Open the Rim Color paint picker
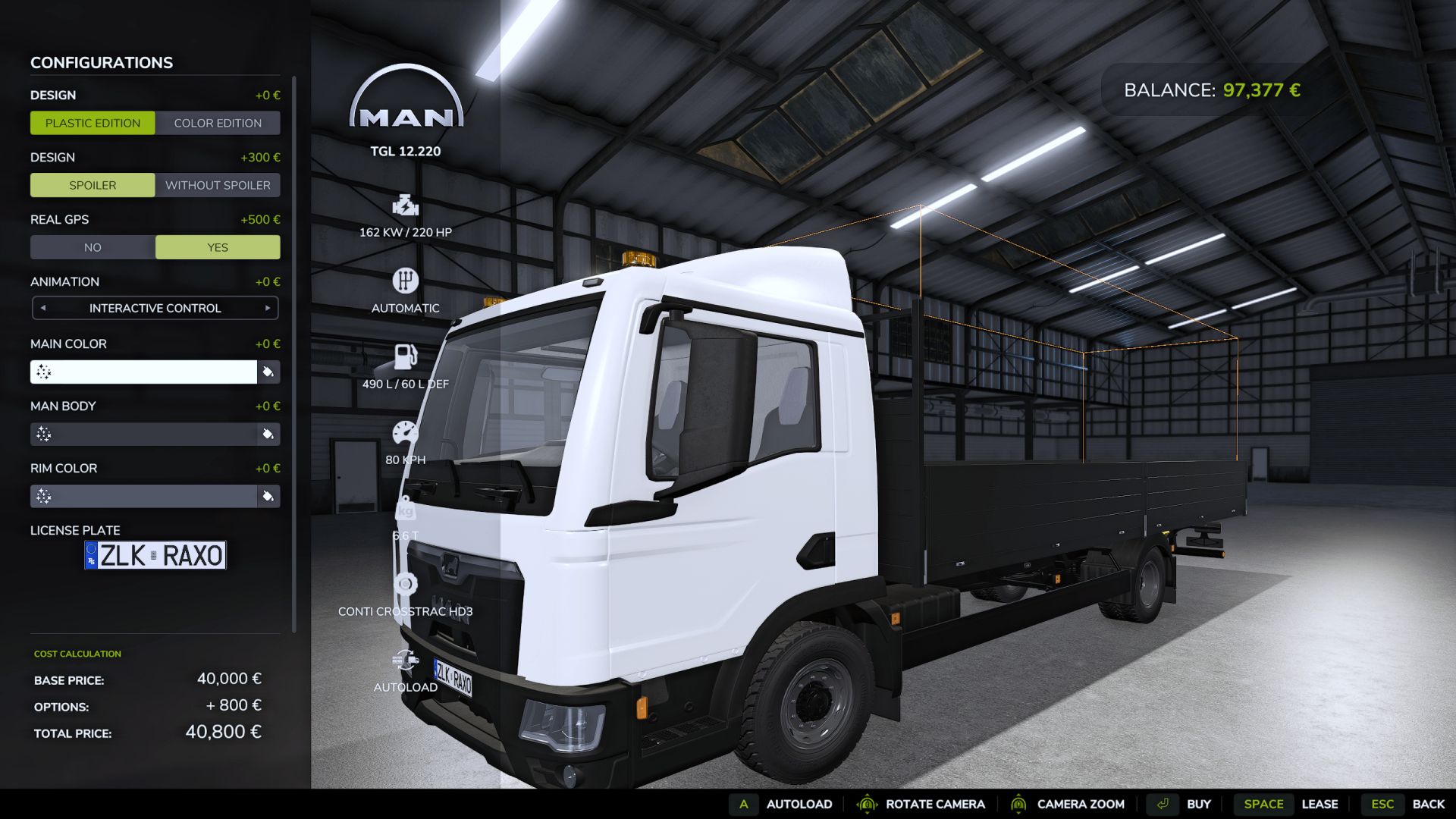This screenshot has height=819, width=1456. coord(268,497)
